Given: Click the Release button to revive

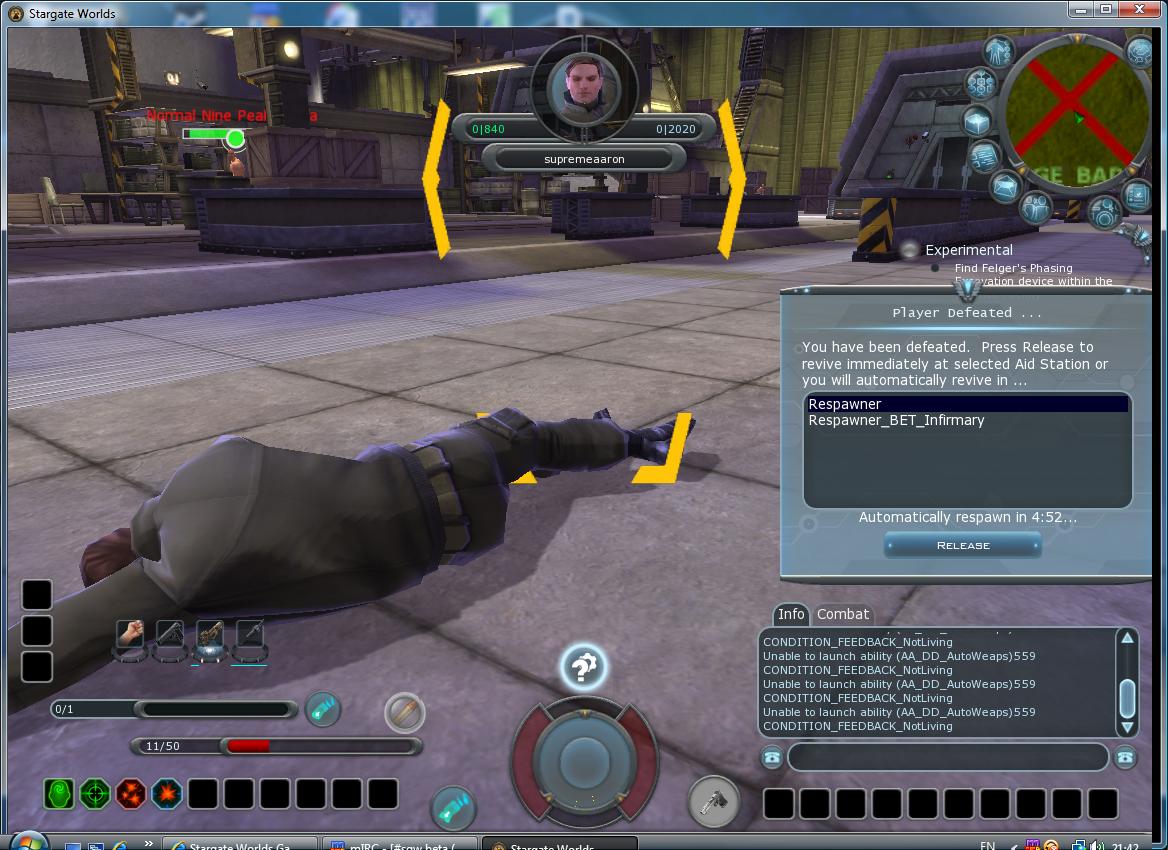Looking at the screenshot, I should point(963,545).
